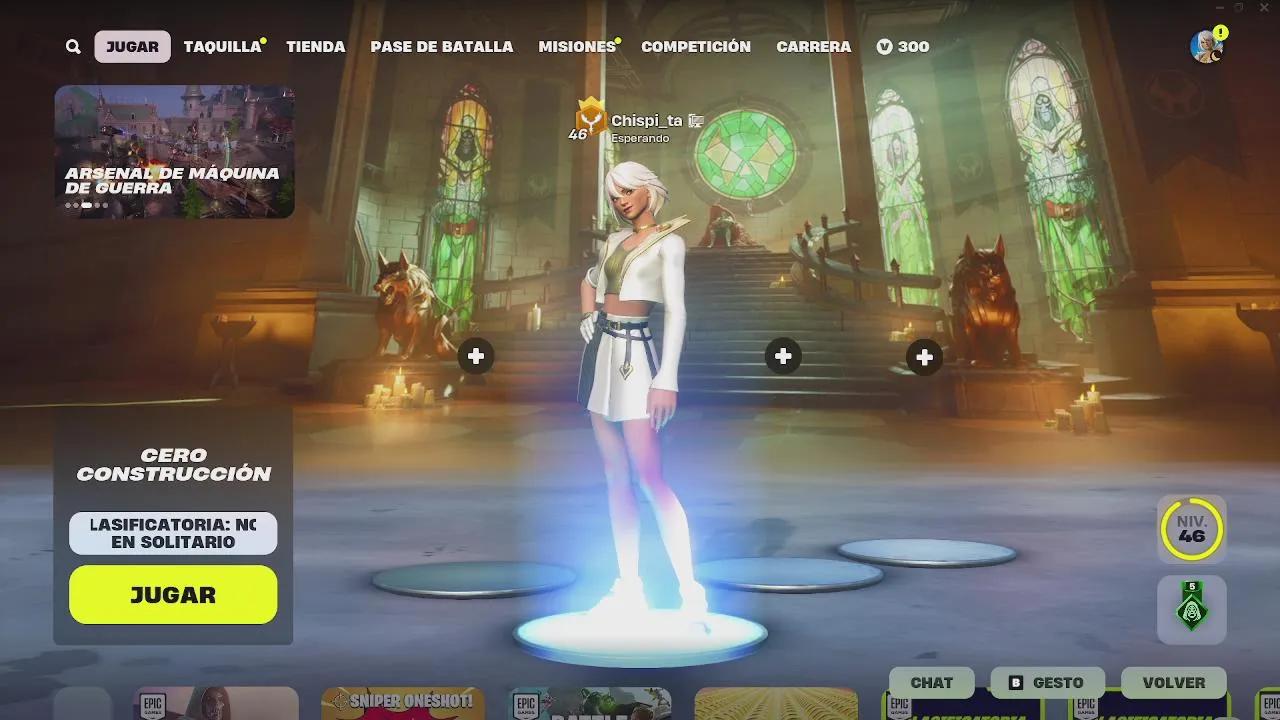Open the Niv. 46 level progress ring
The width and height of the screenshot is (1280, 720).
pyautogui.click(x=1191, y=529)
